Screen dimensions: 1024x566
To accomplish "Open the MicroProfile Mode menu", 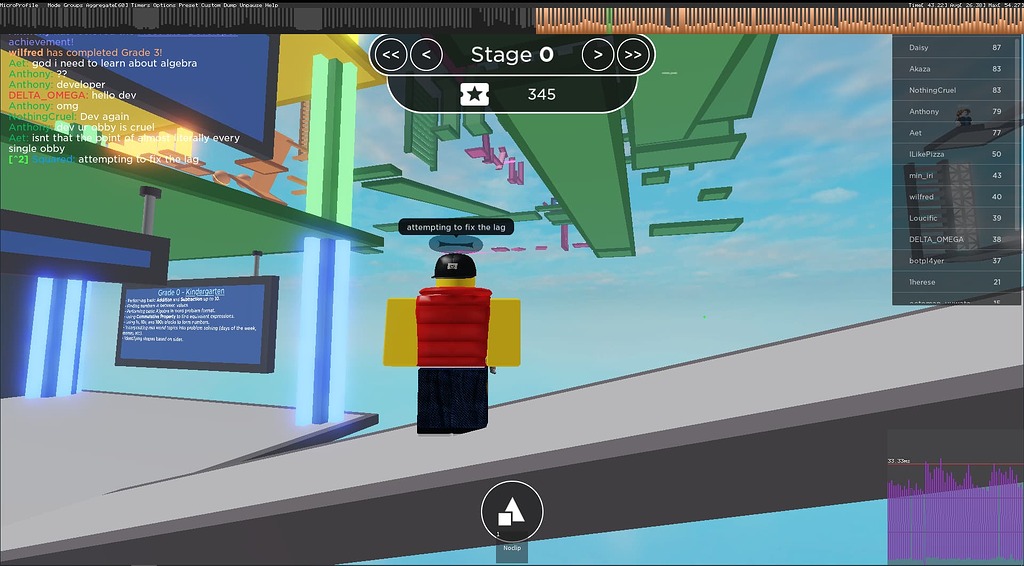I will point(54,4).
